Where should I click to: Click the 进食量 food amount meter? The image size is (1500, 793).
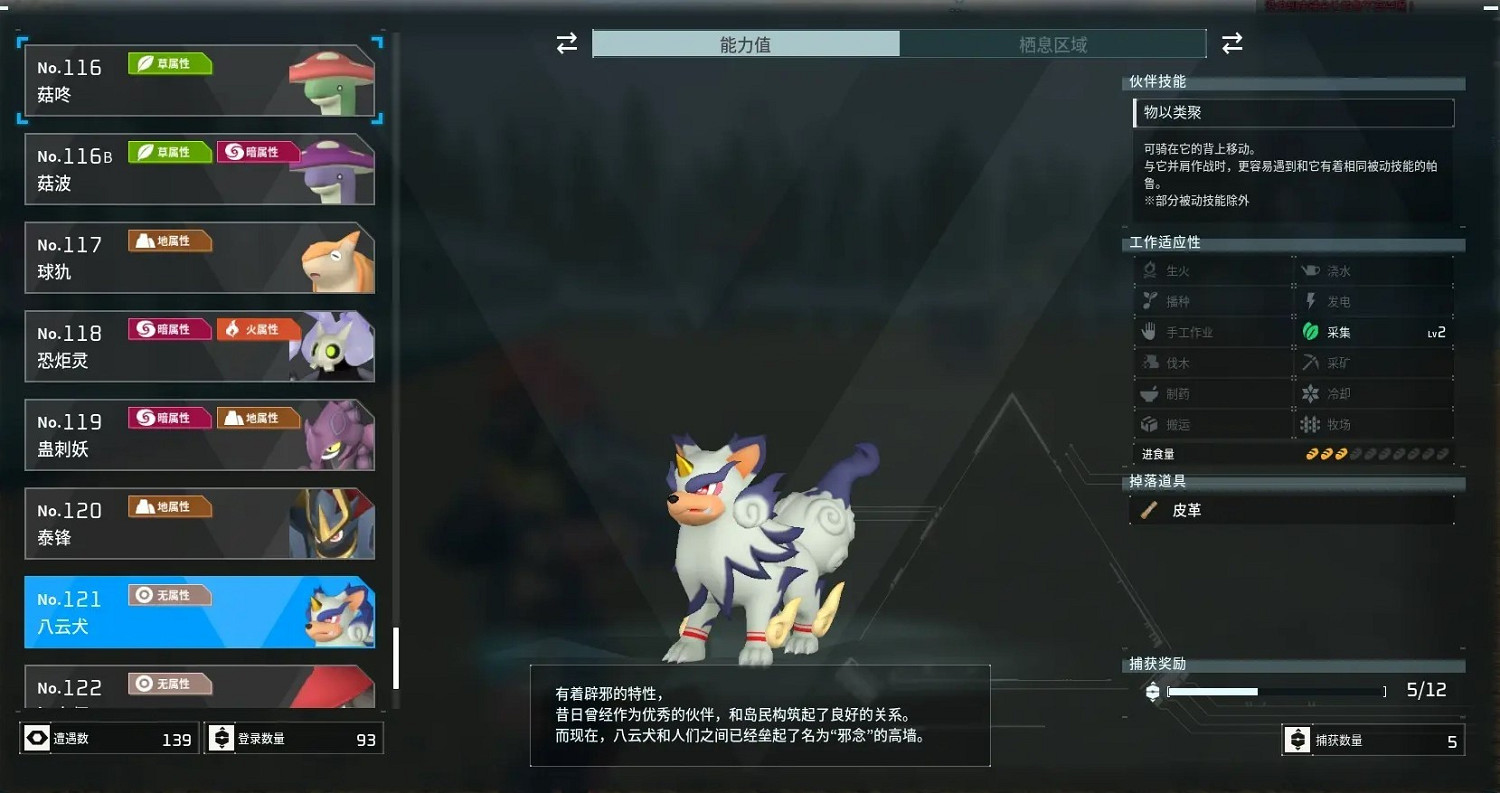pyautogui.click(x=1380, y=453)
